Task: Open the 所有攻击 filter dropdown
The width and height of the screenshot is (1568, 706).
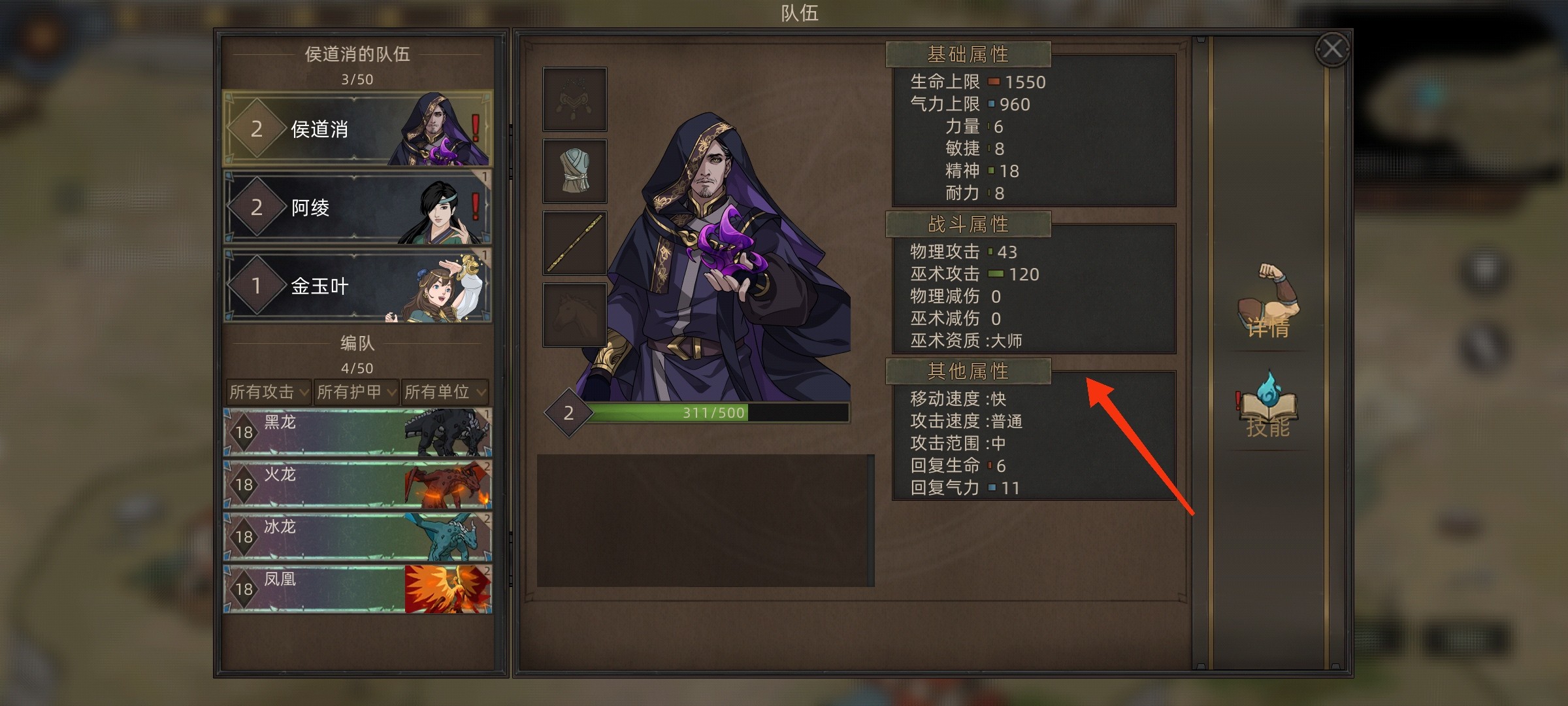Action: coord(269,392)
